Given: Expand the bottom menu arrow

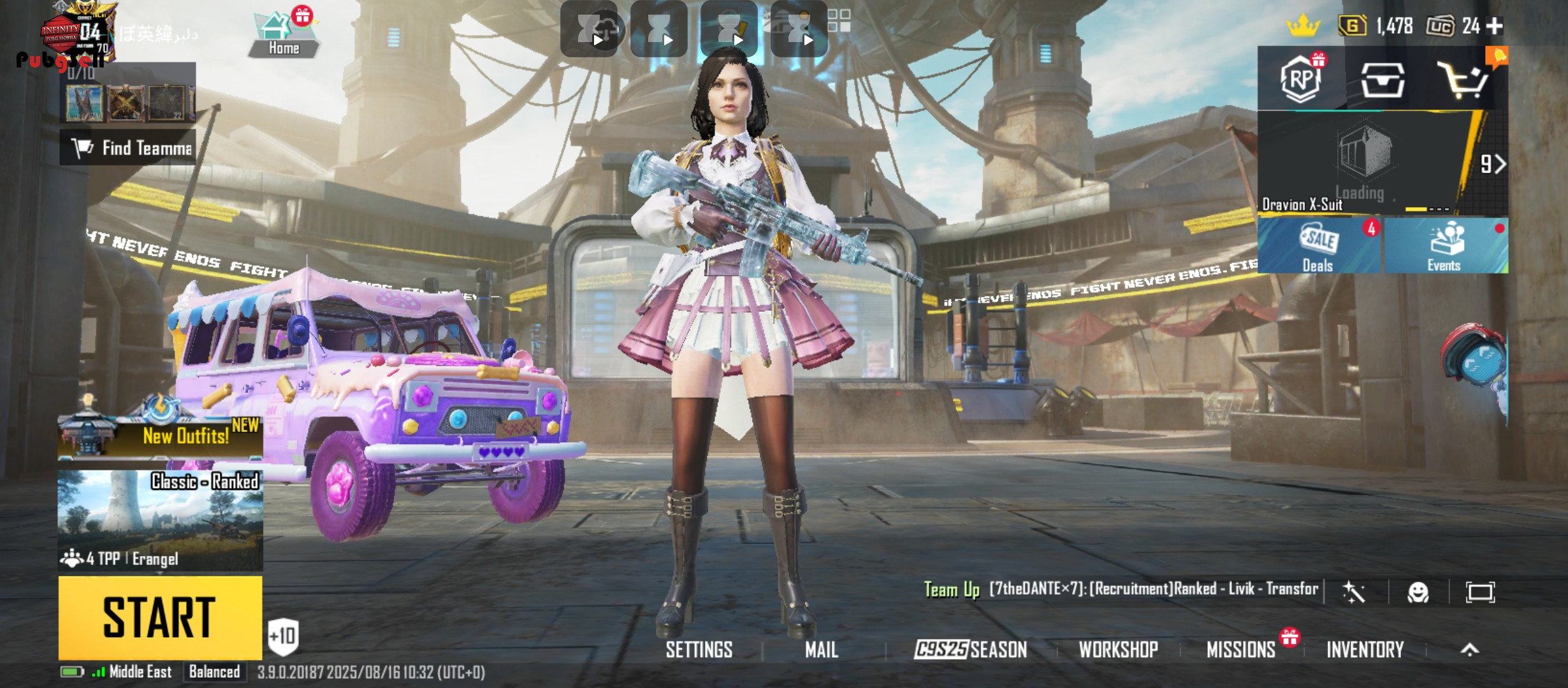Looking at the screenshot, I should click(x=1469, y=650).
